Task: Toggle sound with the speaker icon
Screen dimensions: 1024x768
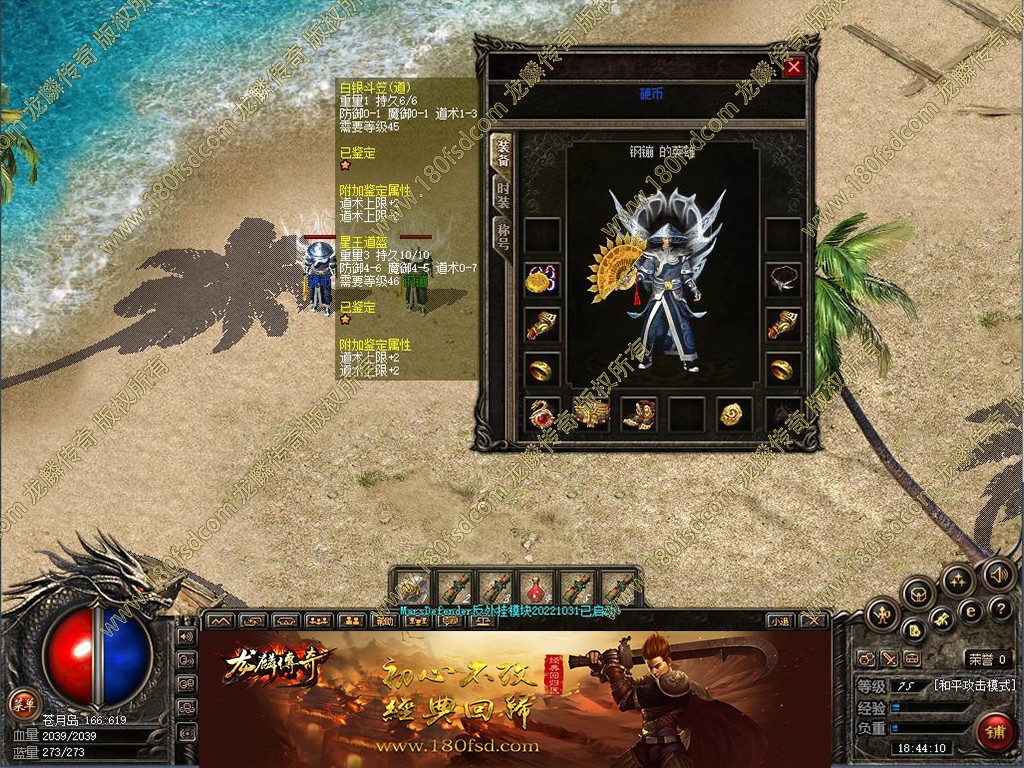Action: coord(997,575)
